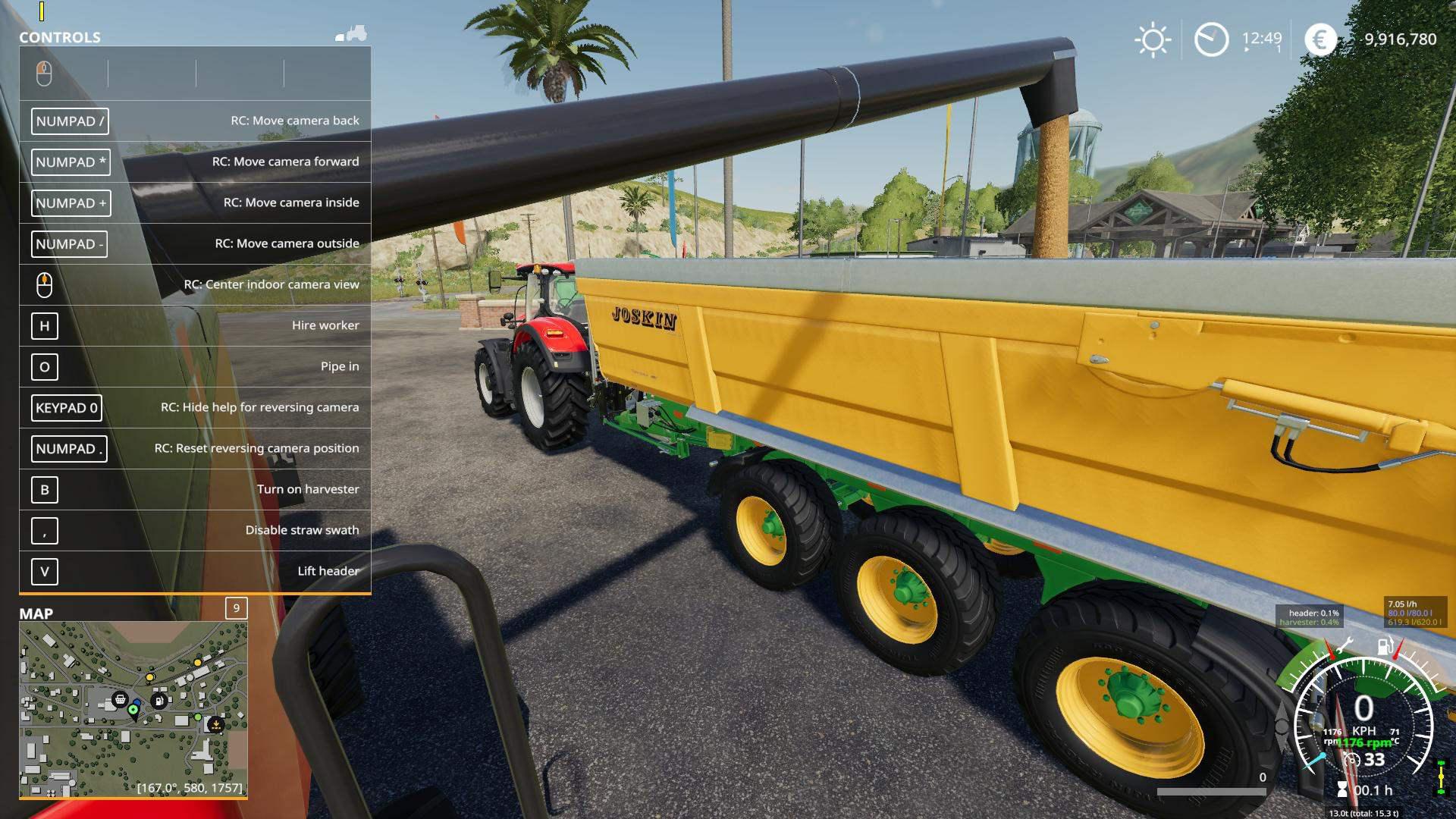Click the fuel pump icon on the speedometer
The width and height of the screenshot is (1456, 819).
1385,646
